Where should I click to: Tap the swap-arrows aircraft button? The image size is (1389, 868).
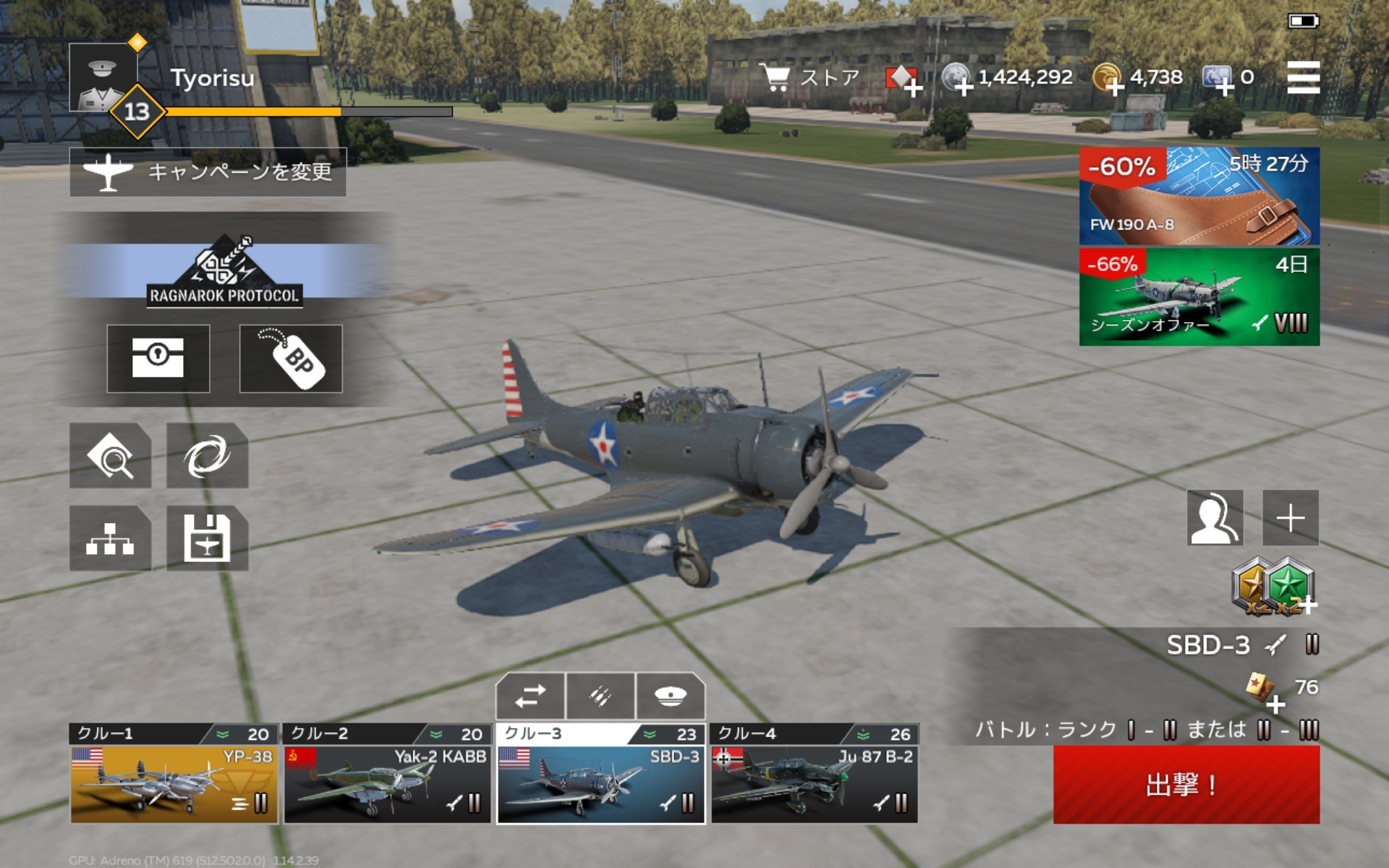click(x=530, y=696)
